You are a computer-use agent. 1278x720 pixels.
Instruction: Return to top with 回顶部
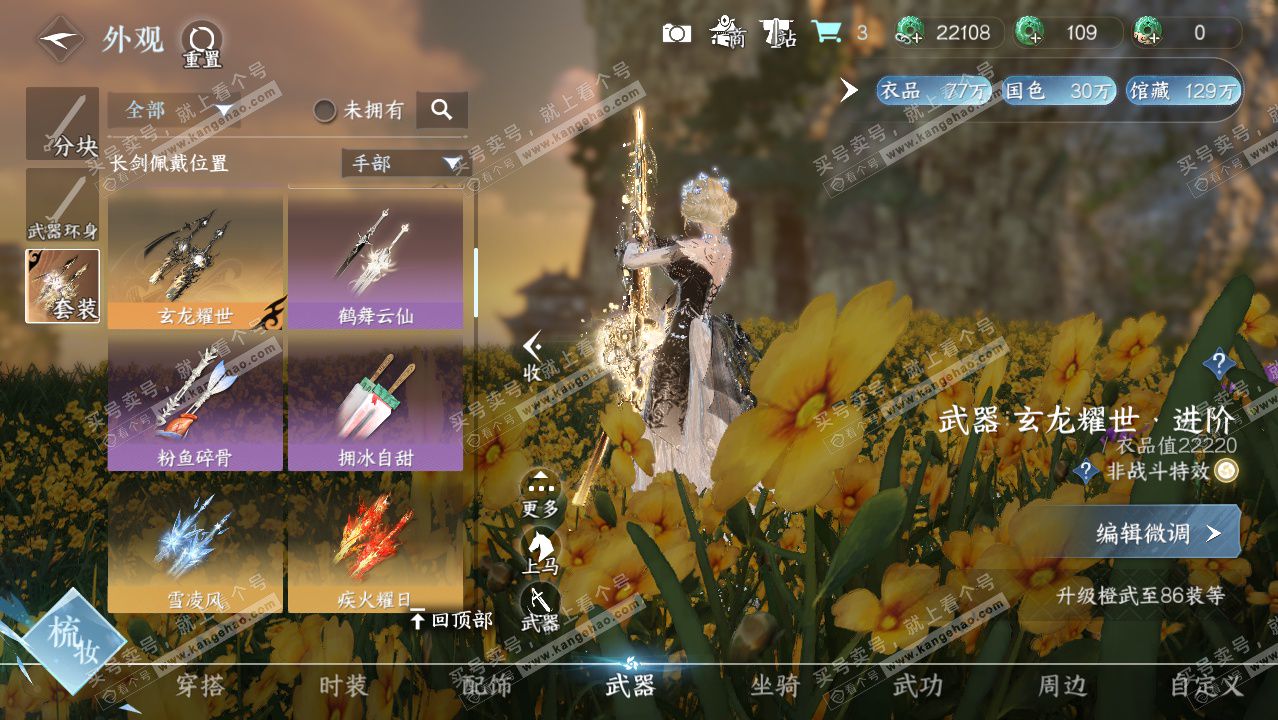click(452, 620)
